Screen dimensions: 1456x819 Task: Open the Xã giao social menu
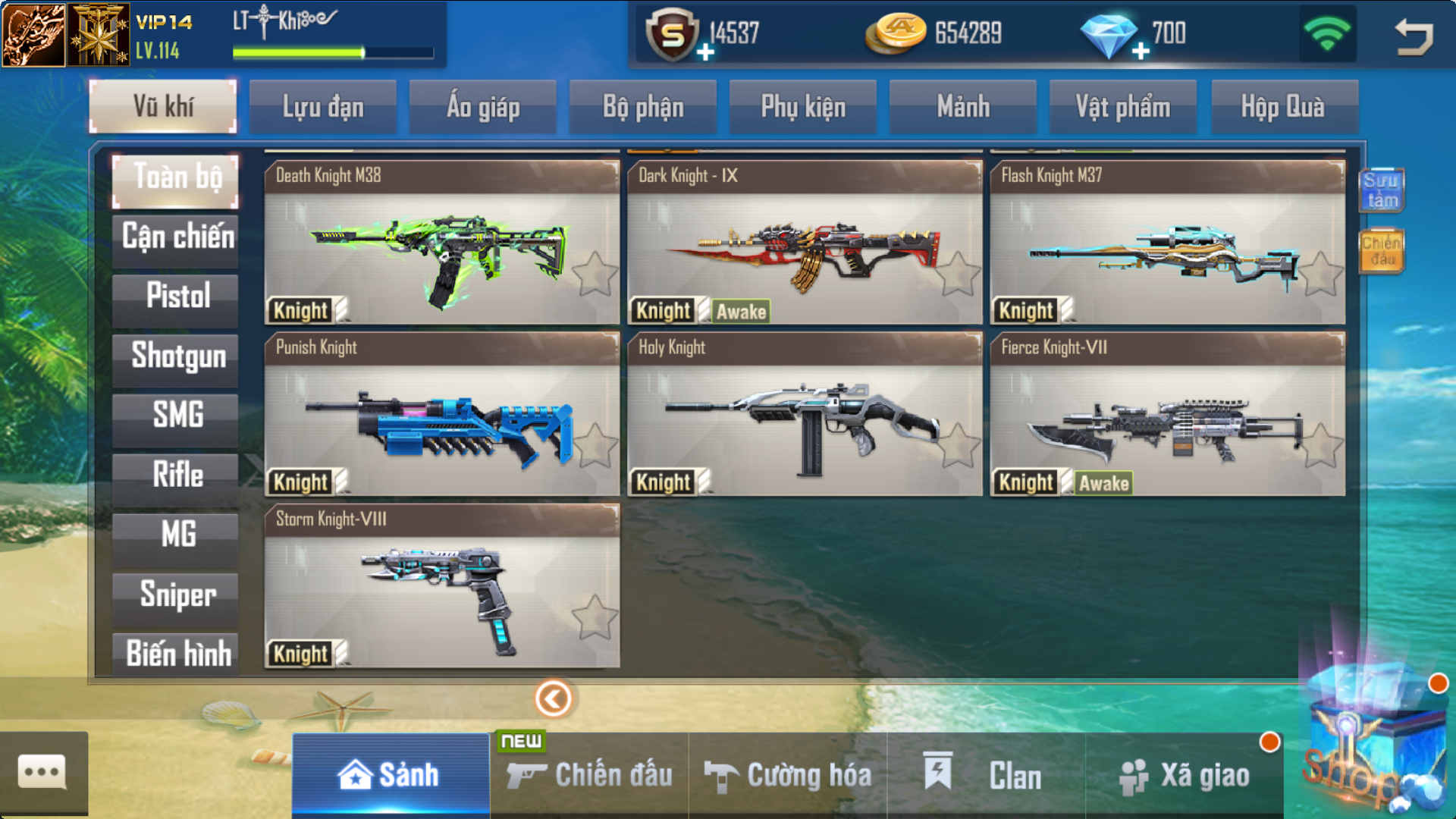tap(1185, 775)
